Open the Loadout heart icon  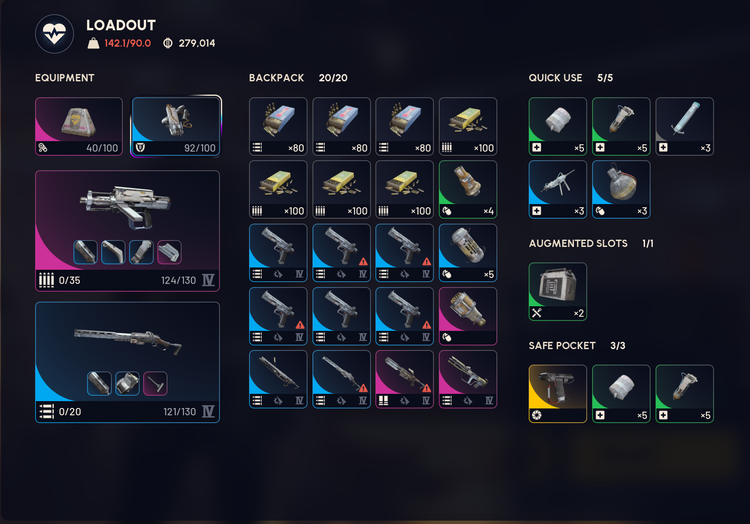tap(54, 34)
